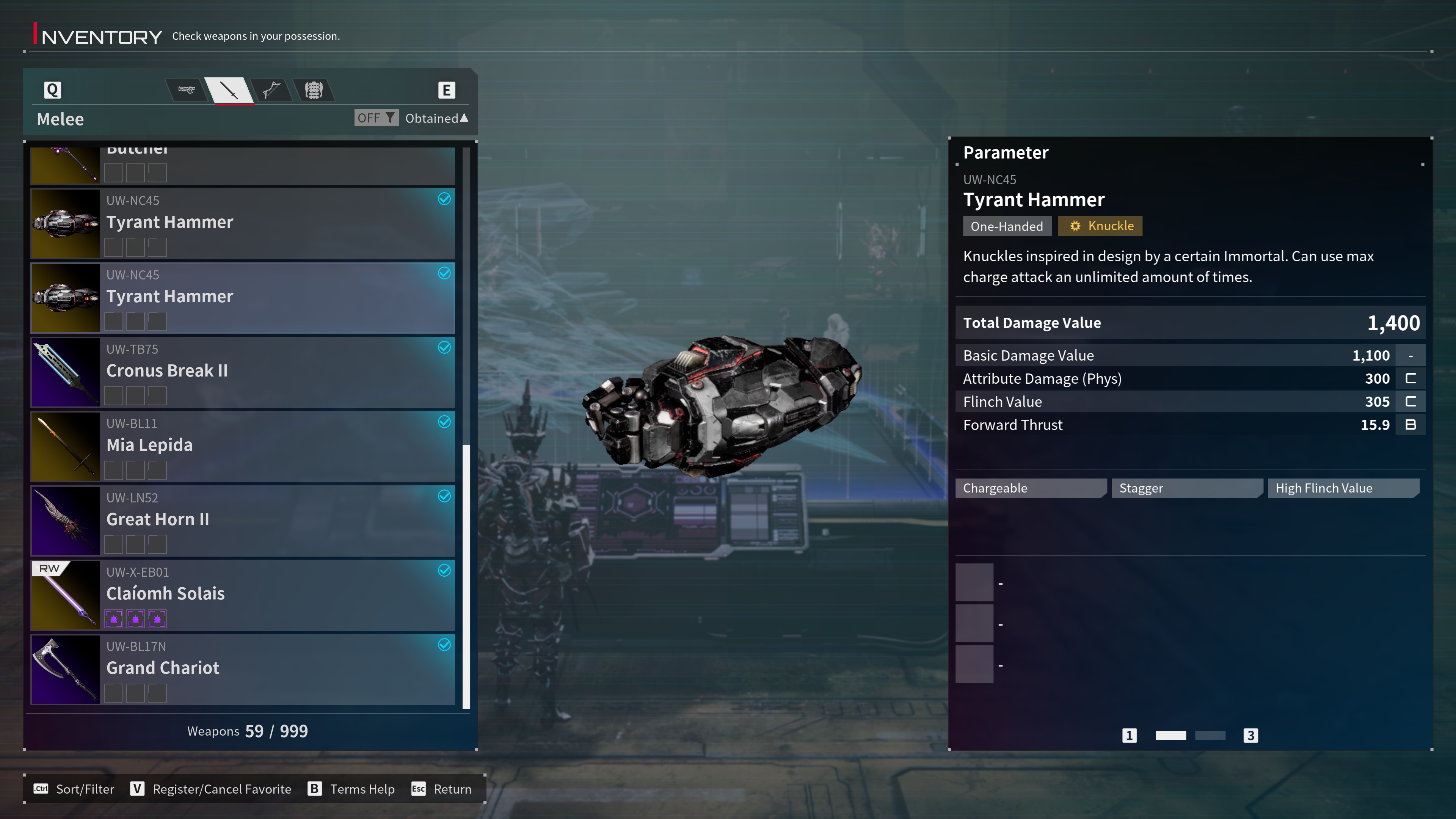Change the Obtained sort order
Viewport: 1456px width, 819px height.
tap(436, 118)
